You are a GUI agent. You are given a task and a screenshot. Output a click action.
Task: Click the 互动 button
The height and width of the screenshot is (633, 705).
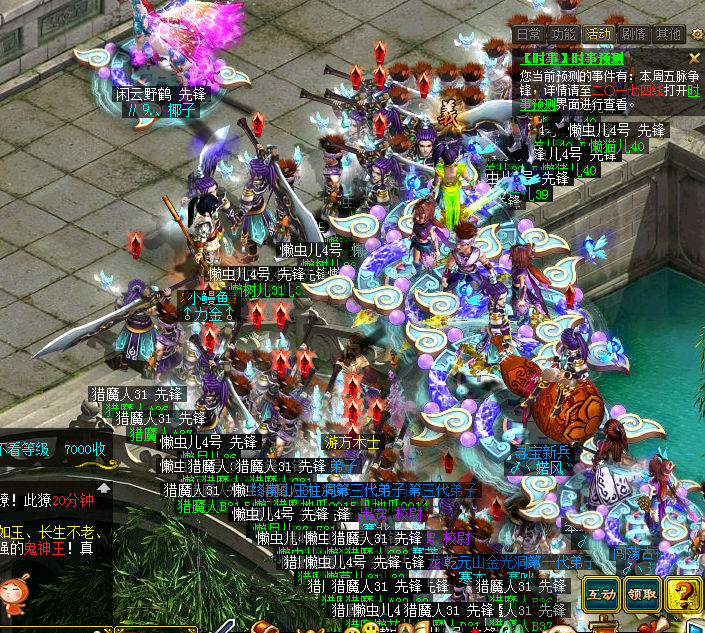click(x=602, y=594)
